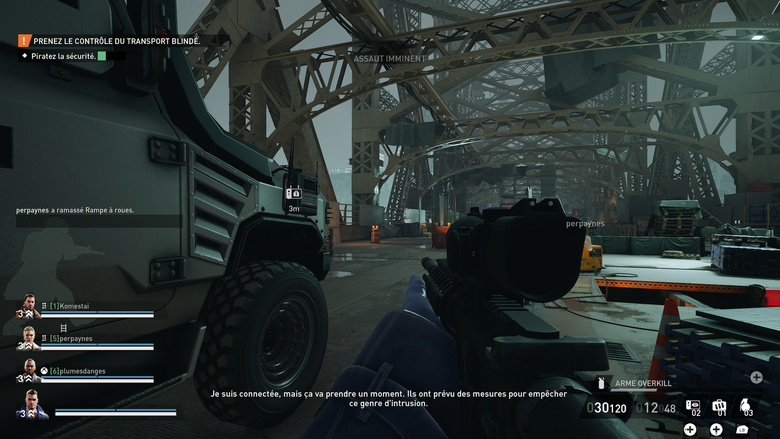Click the 'Rampe à roues' pickup feed message

[x=75, y=210]
